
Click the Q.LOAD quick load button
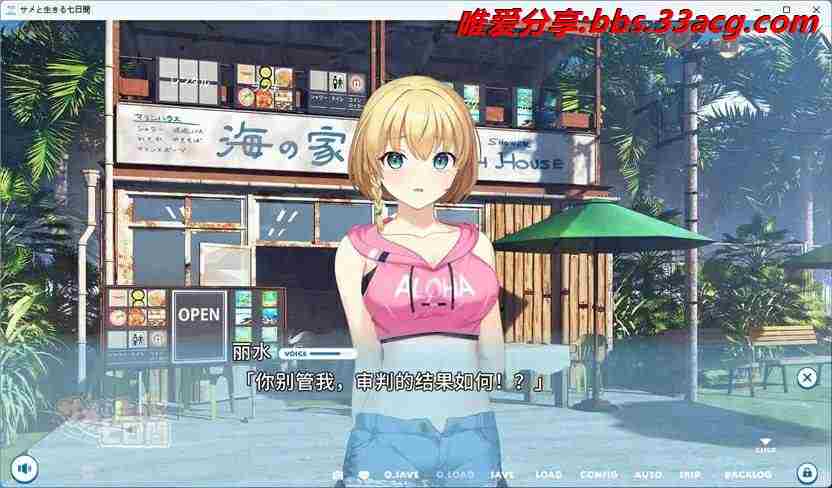[455, 474]
